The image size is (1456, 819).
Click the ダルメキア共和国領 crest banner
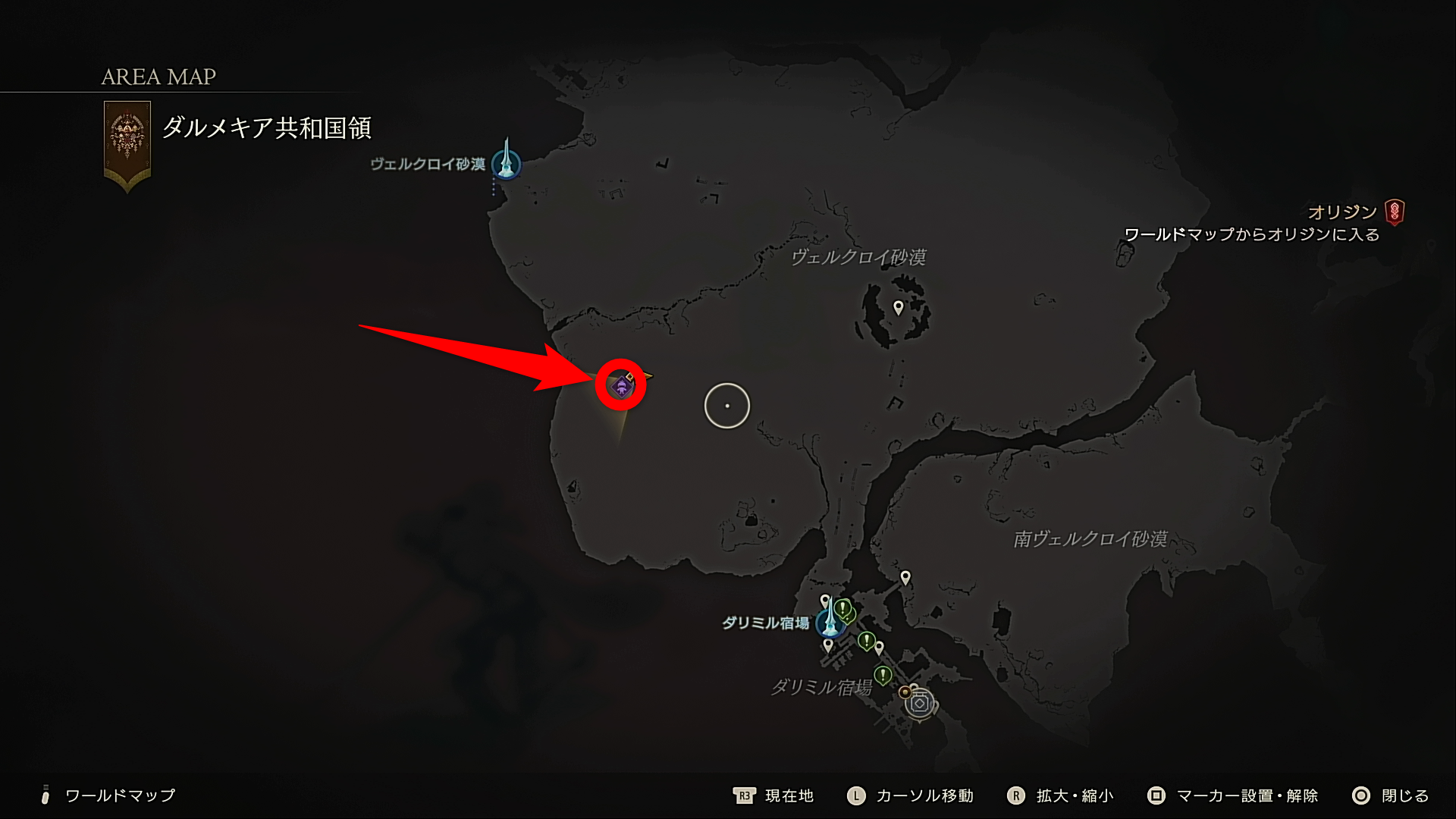click(127, 144)
